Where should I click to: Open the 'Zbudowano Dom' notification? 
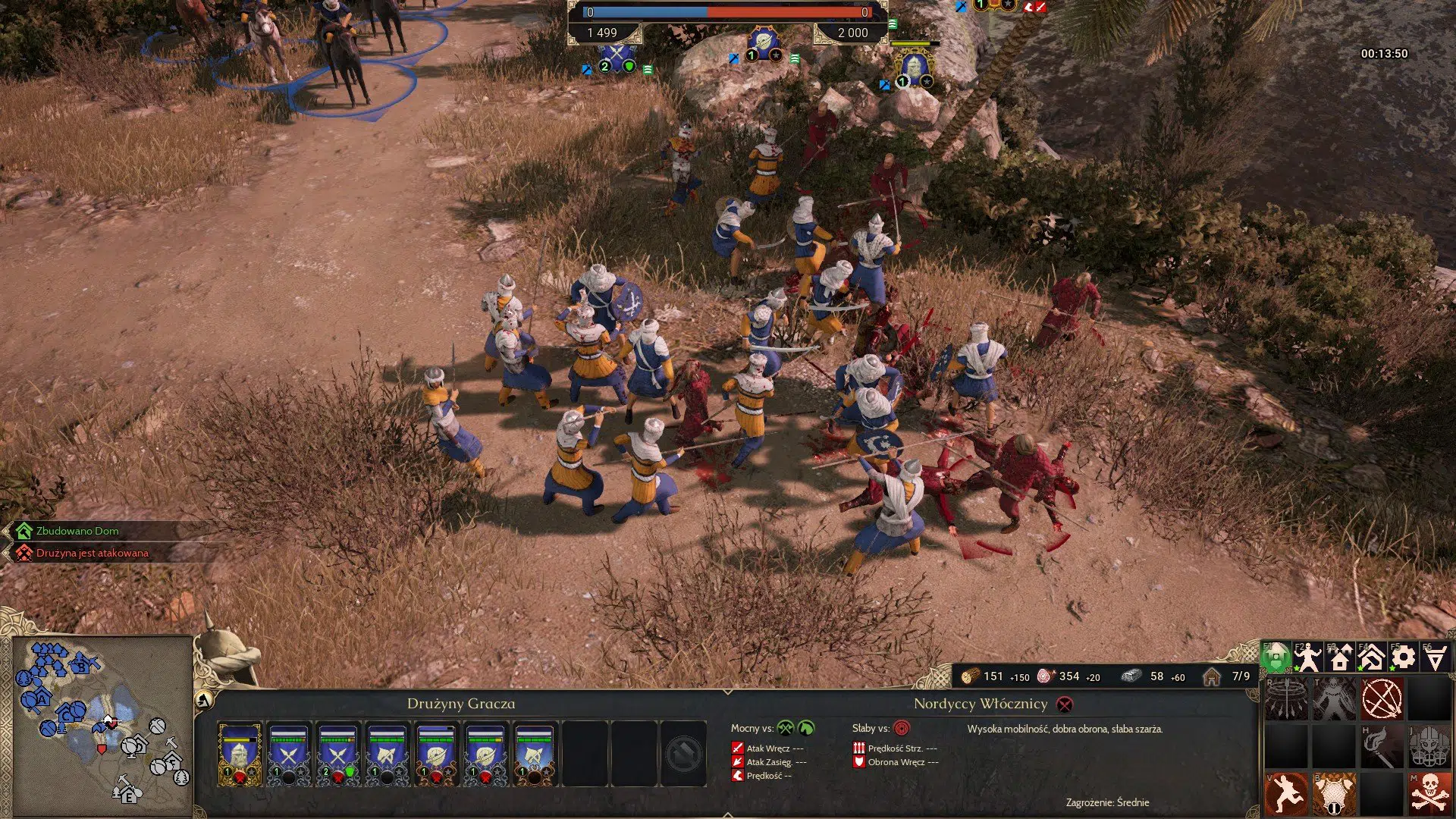click(x=77, y=531)
